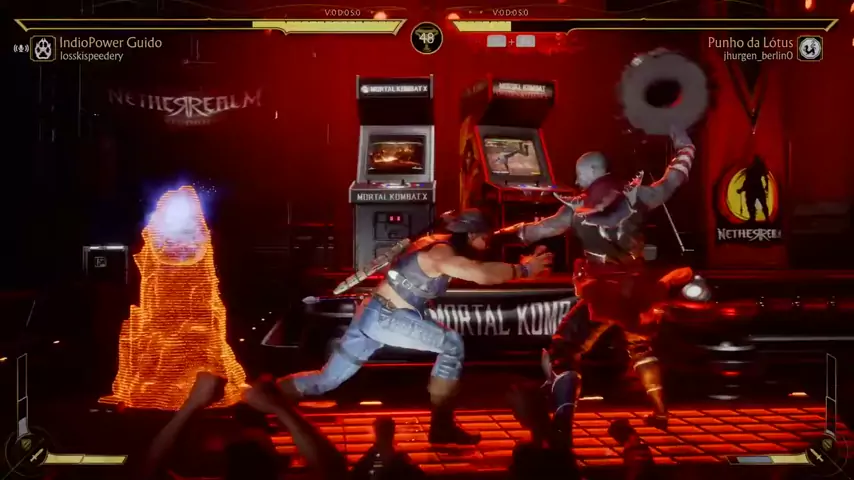The width and height of the screenshot is (854, 480).
Task: Select the losskispeedery player name tag
Action: (x=91, y=57)
